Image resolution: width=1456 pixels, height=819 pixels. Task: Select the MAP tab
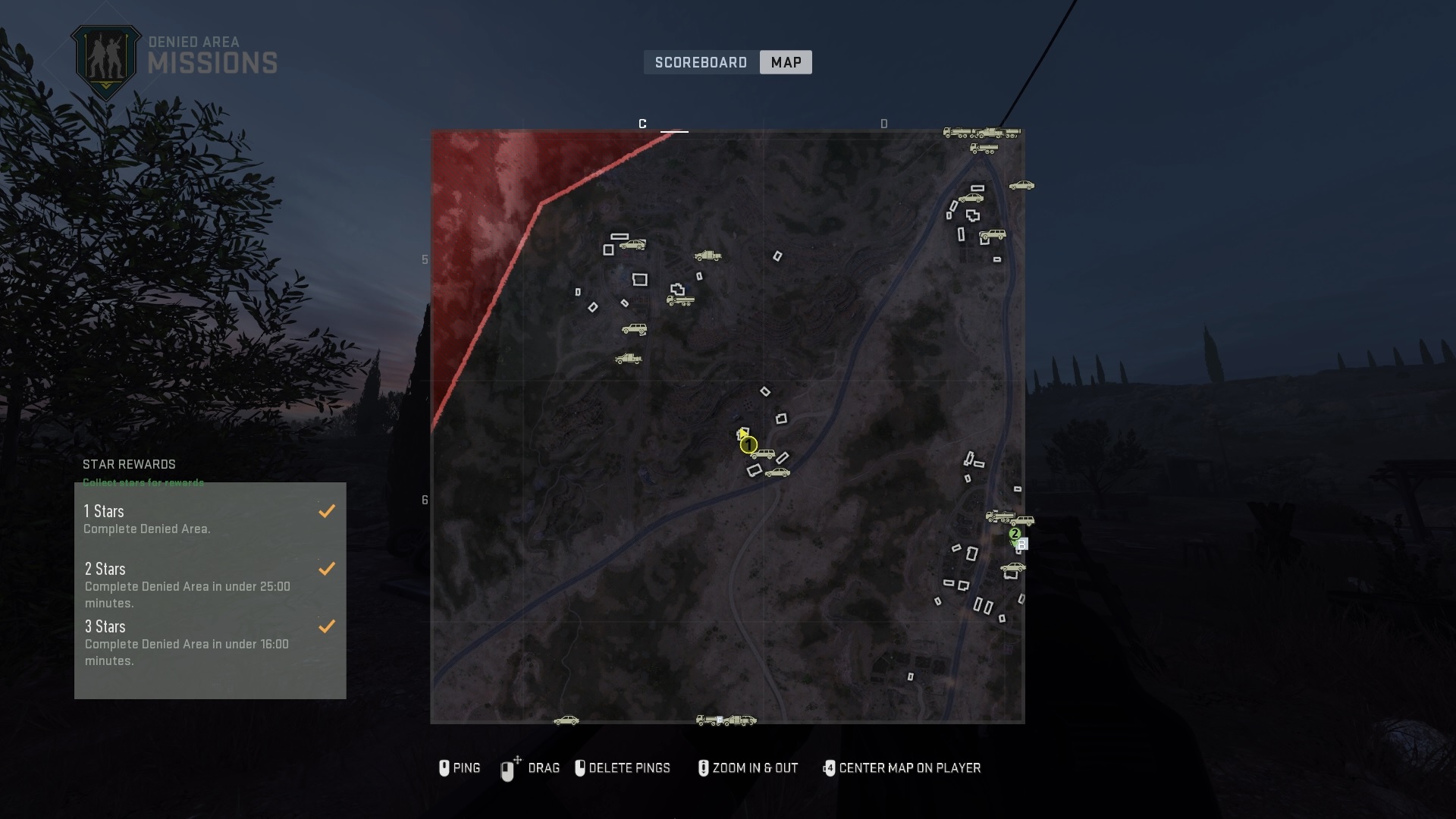[x=785, y=62]
